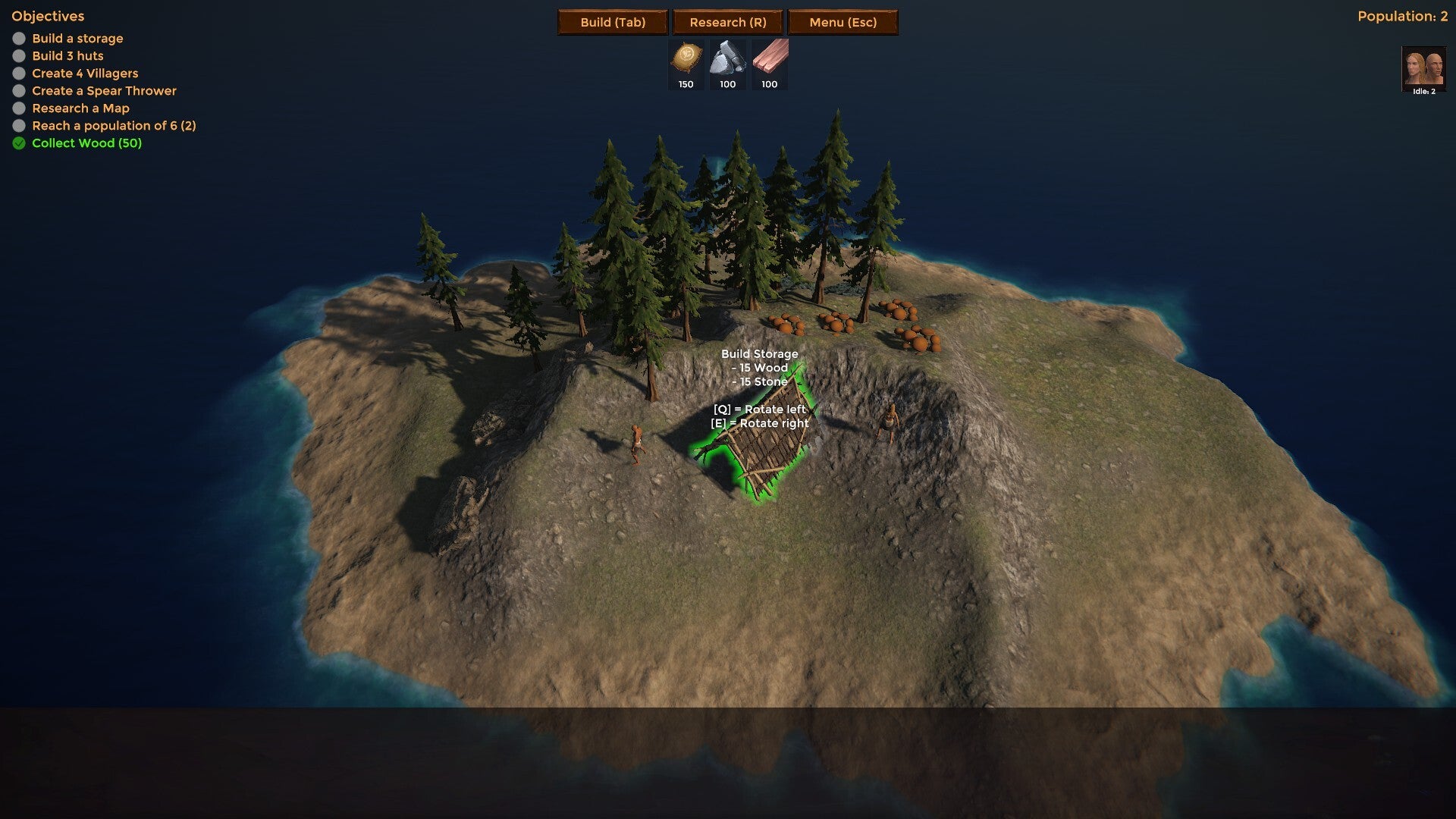The image size is (1456, 819).
Task: Open the Menu (Esc) button
Action: [843, 22]
